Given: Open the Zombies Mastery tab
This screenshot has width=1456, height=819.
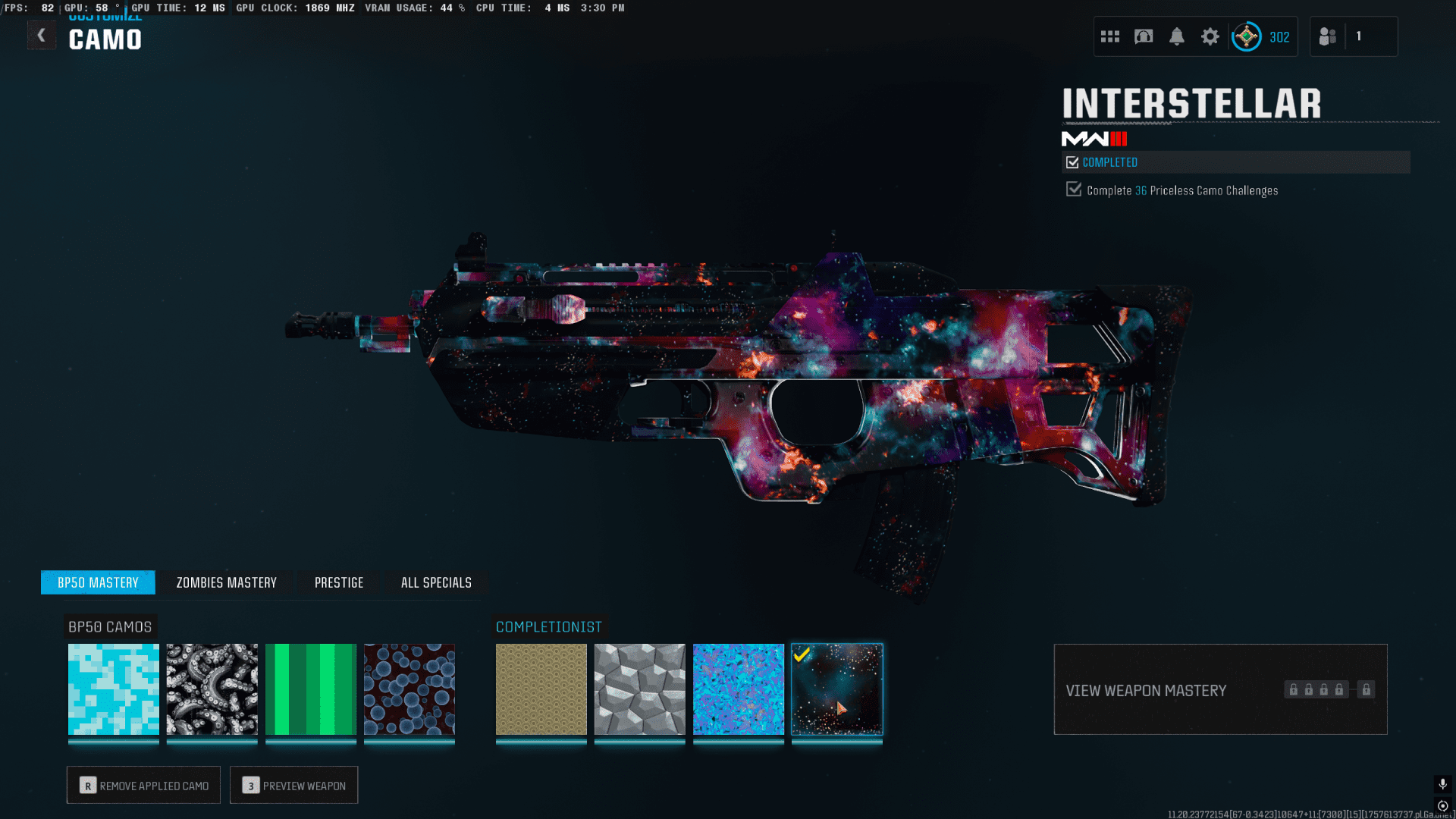Looking at the screenshot, I should [226, 582].
